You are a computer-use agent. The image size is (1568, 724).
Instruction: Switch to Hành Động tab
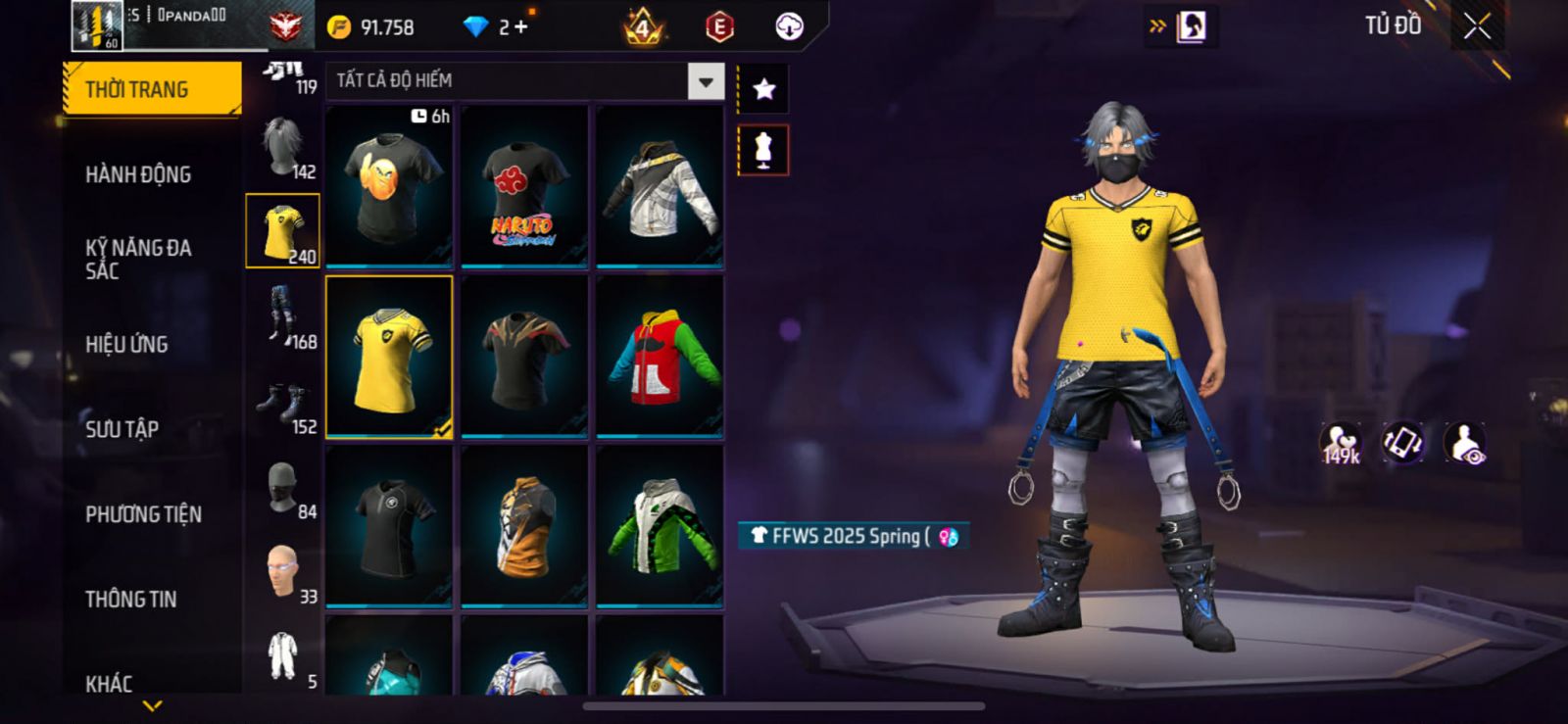coord(138,175)
